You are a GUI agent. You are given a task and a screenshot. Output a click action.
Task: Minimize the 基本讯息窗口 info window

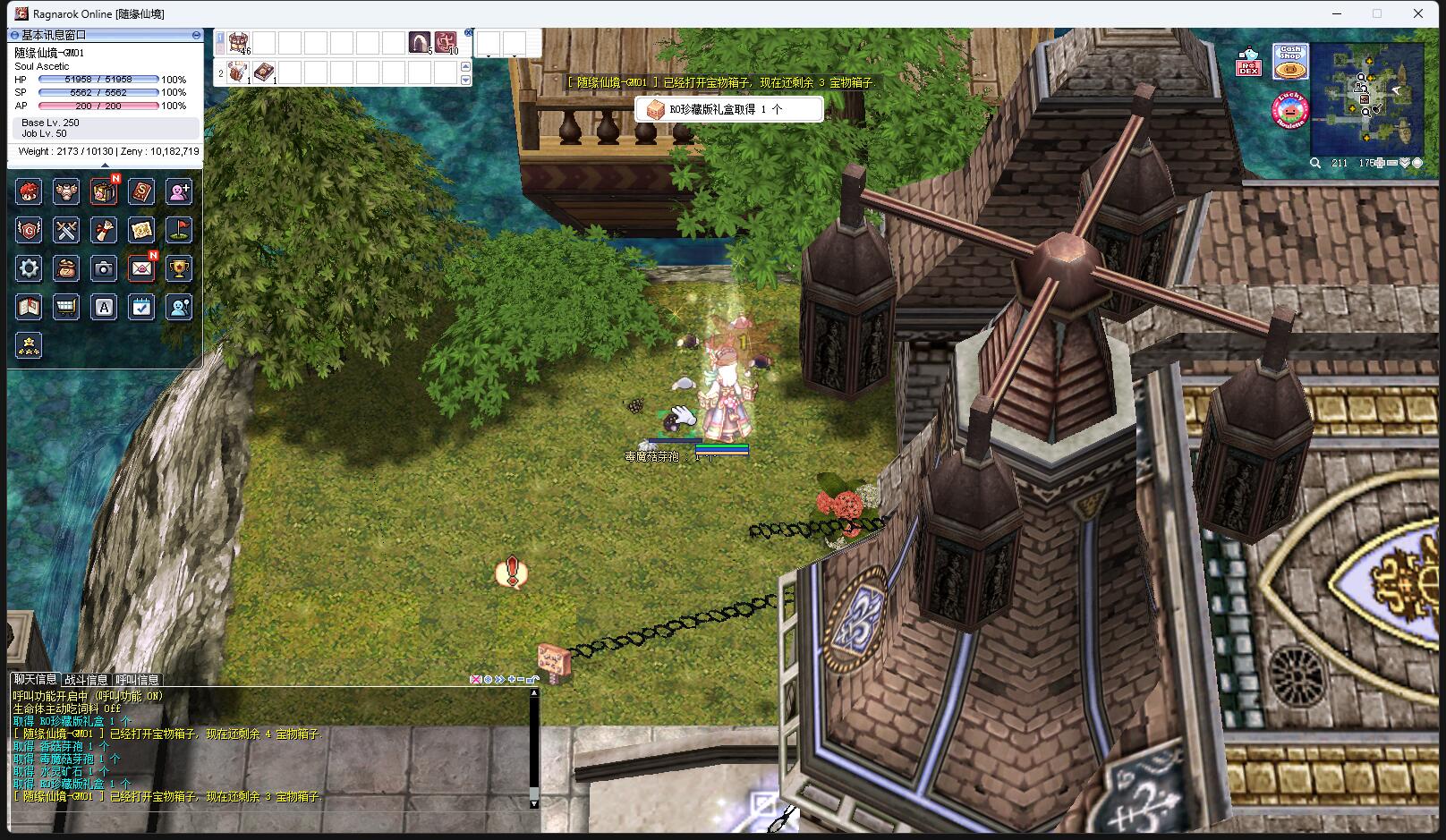click(x=196, y=35)
